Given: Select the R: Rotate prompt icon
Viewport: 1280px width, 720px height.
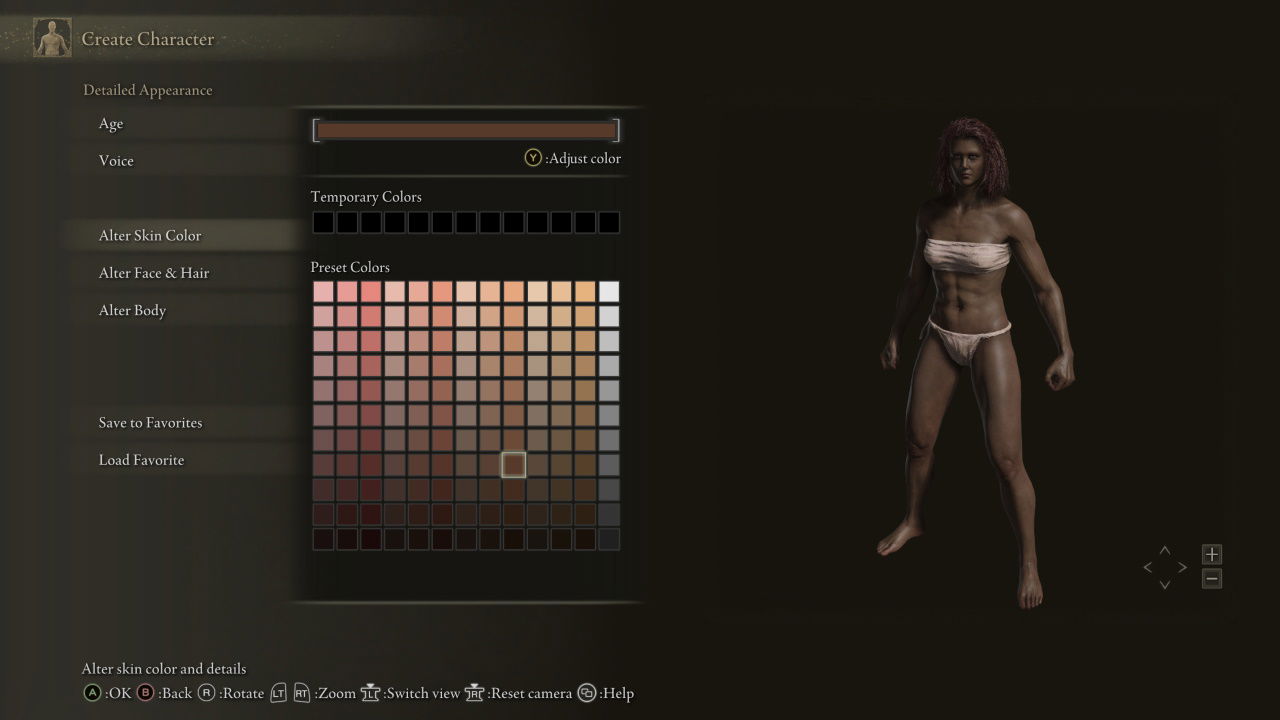Looking at the screenshot, I should point(208,692).
